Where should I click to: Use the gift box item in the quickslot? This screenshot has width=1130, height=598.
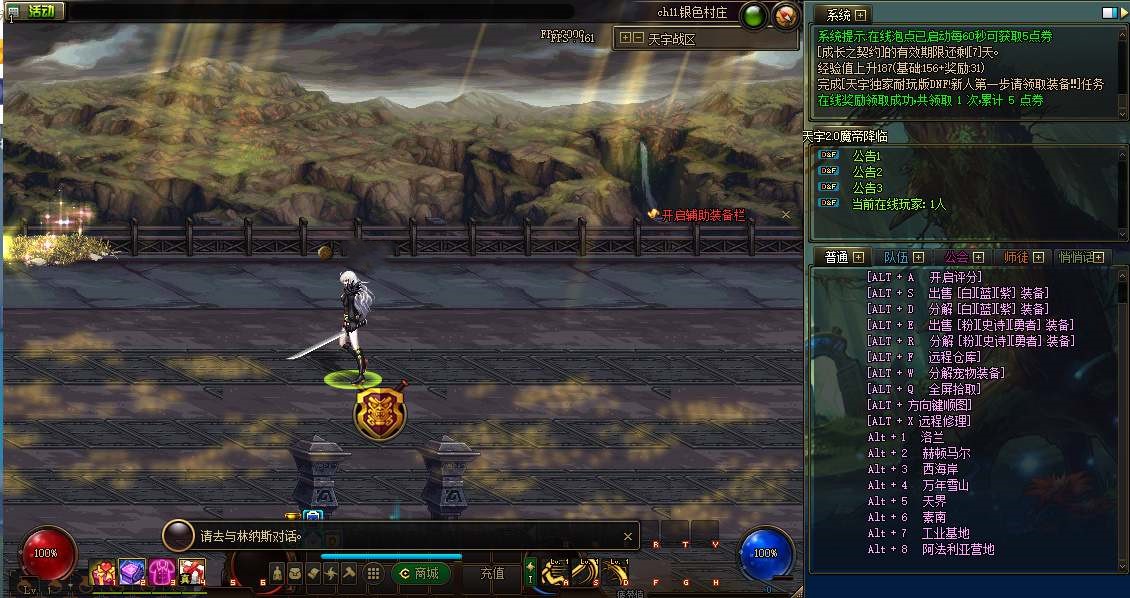[103, 573]
